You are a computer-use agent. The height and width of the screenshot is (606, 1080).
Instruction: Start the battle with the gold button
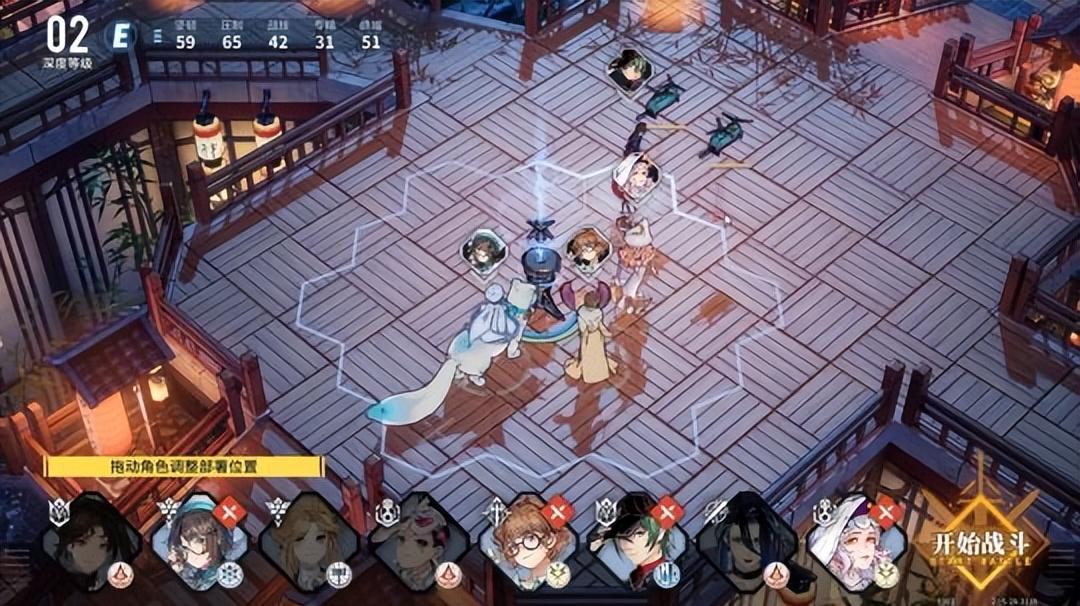pyautogui.click(x=992, y=545)
